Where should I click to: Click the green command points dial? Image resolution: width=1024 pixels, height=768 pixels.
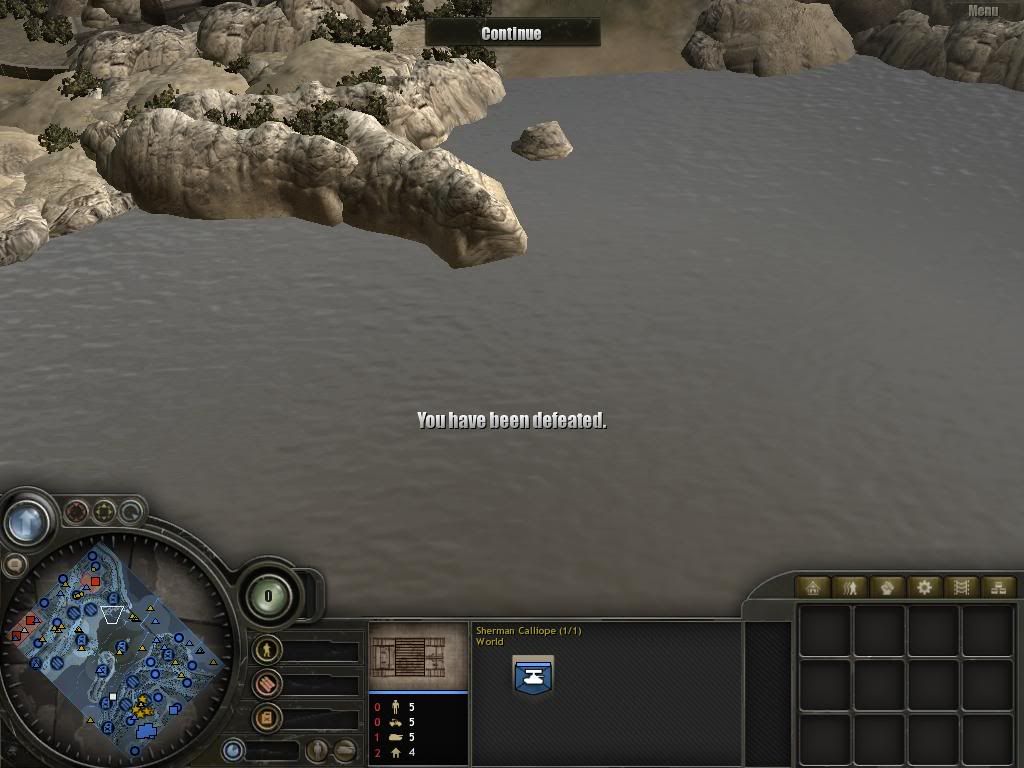click(268, 597)
